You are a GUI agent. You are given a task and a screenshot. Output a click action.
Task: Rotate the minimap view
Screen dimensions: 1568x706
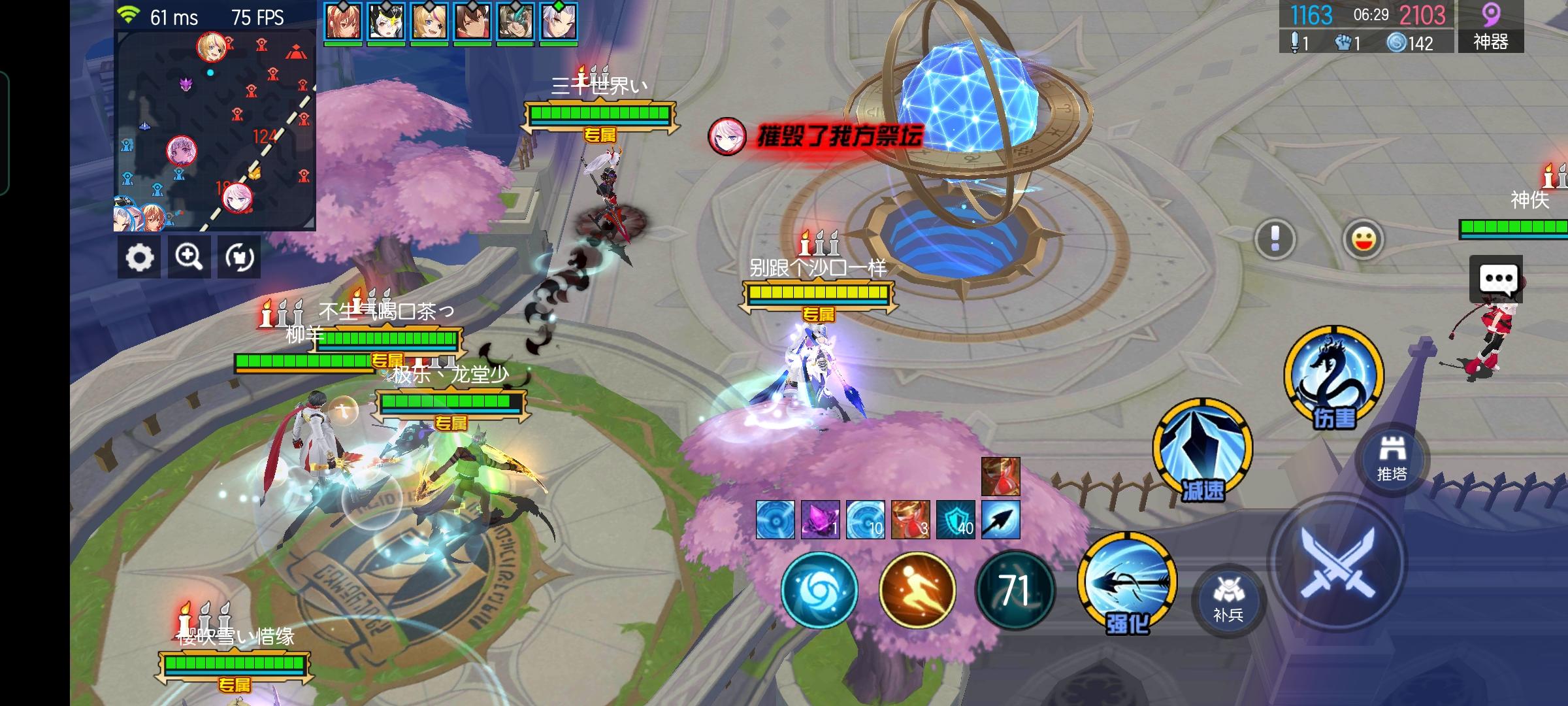coord(238,257)
